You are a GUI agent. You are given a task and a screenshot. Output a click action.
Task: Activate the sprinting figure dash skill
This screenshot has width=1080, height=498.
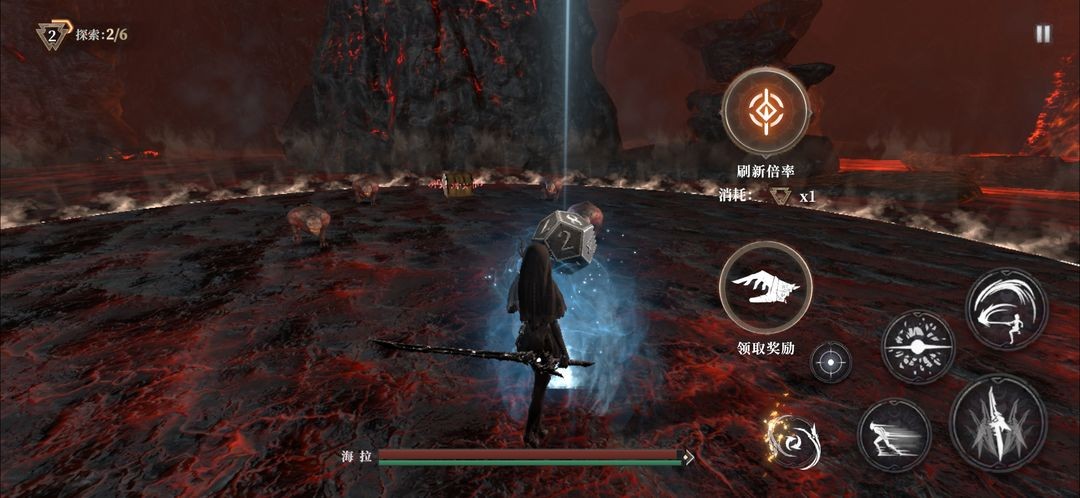tap(894, 435)
